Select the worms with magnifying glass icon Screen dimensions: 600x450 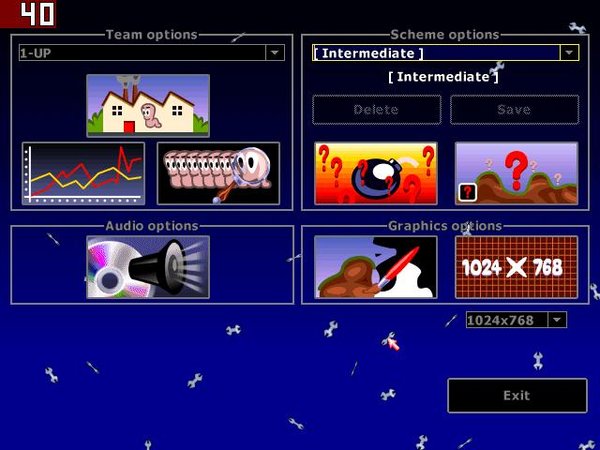click(218, 173)
